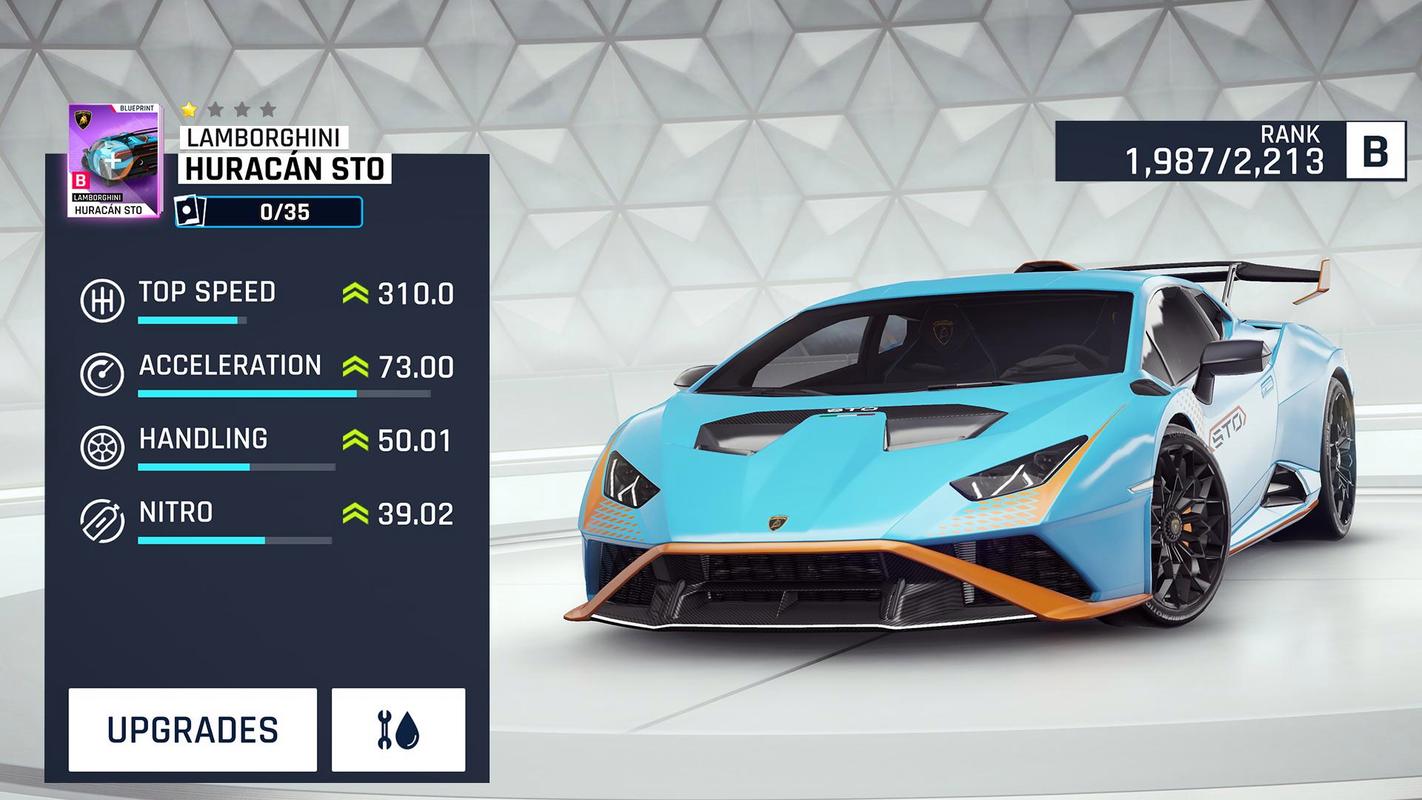Open the Rank B class panel
This screenshot has width=1422, height=800.
[1230, 152]
